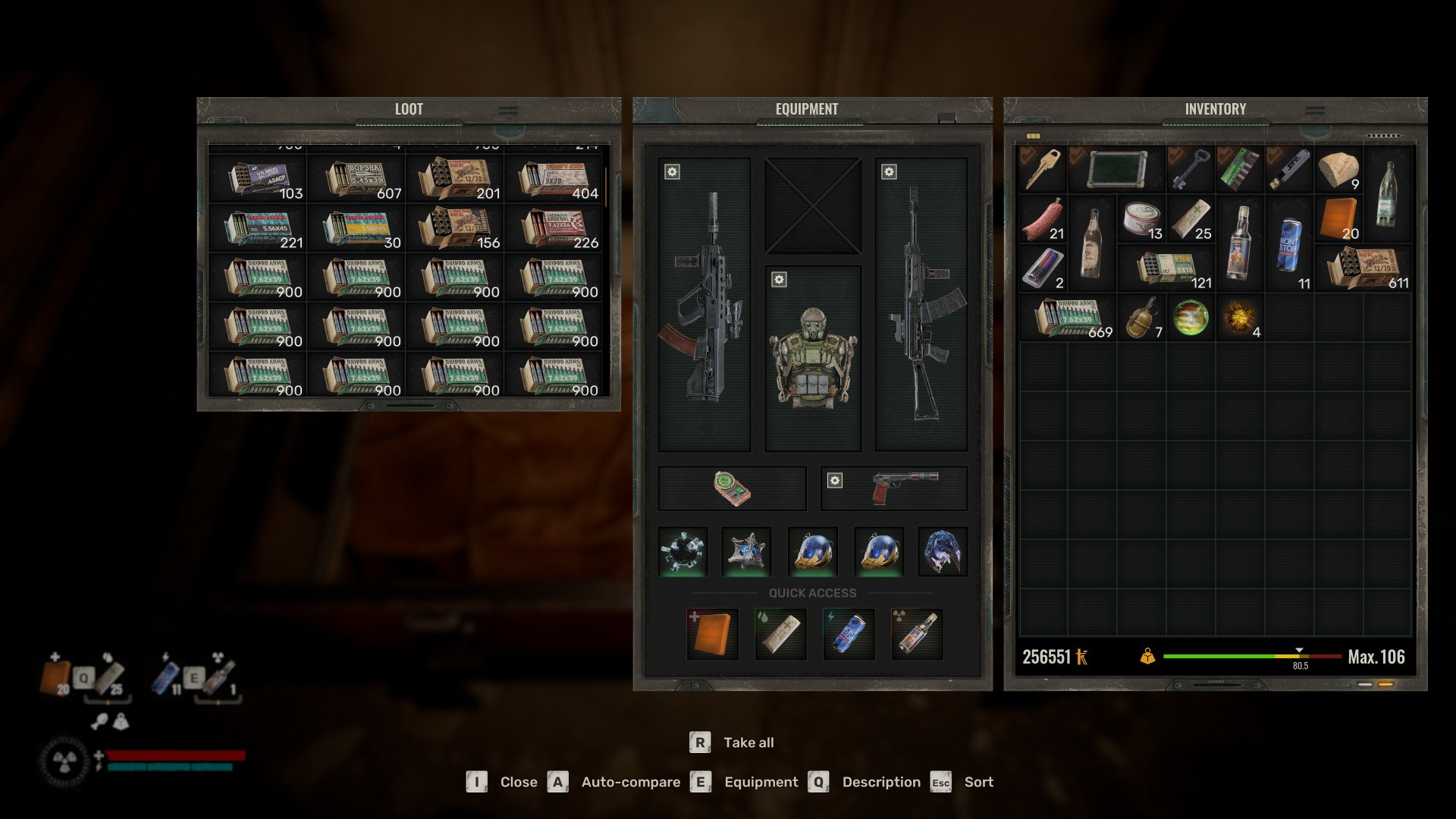Screen dimensions: 1456x819
Task: Choose the grenade stack of 7
Action: 1141,317
